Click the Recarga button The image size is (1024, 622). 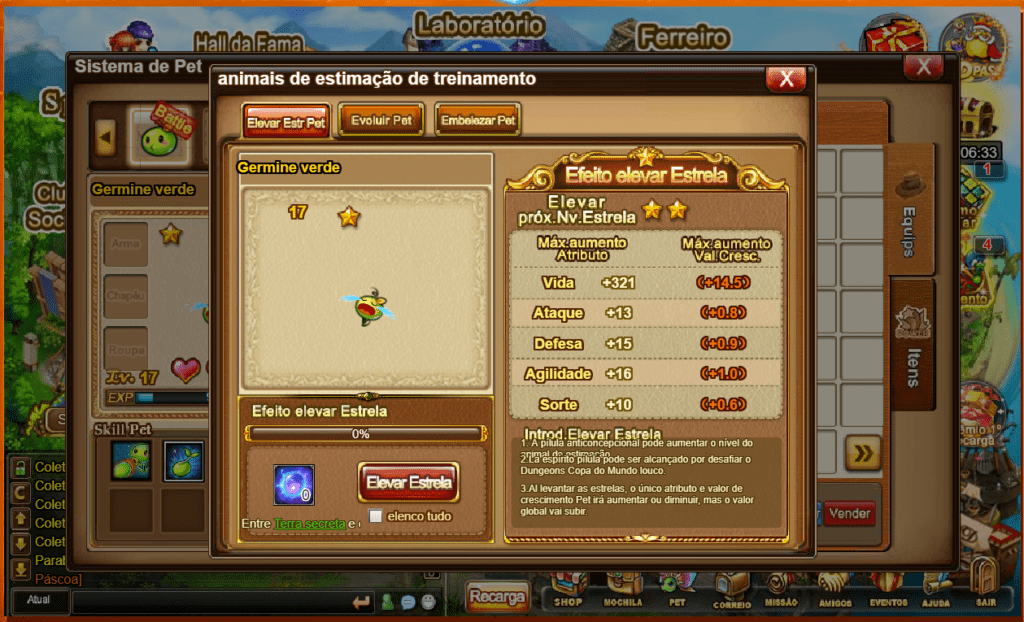(497, 598)
